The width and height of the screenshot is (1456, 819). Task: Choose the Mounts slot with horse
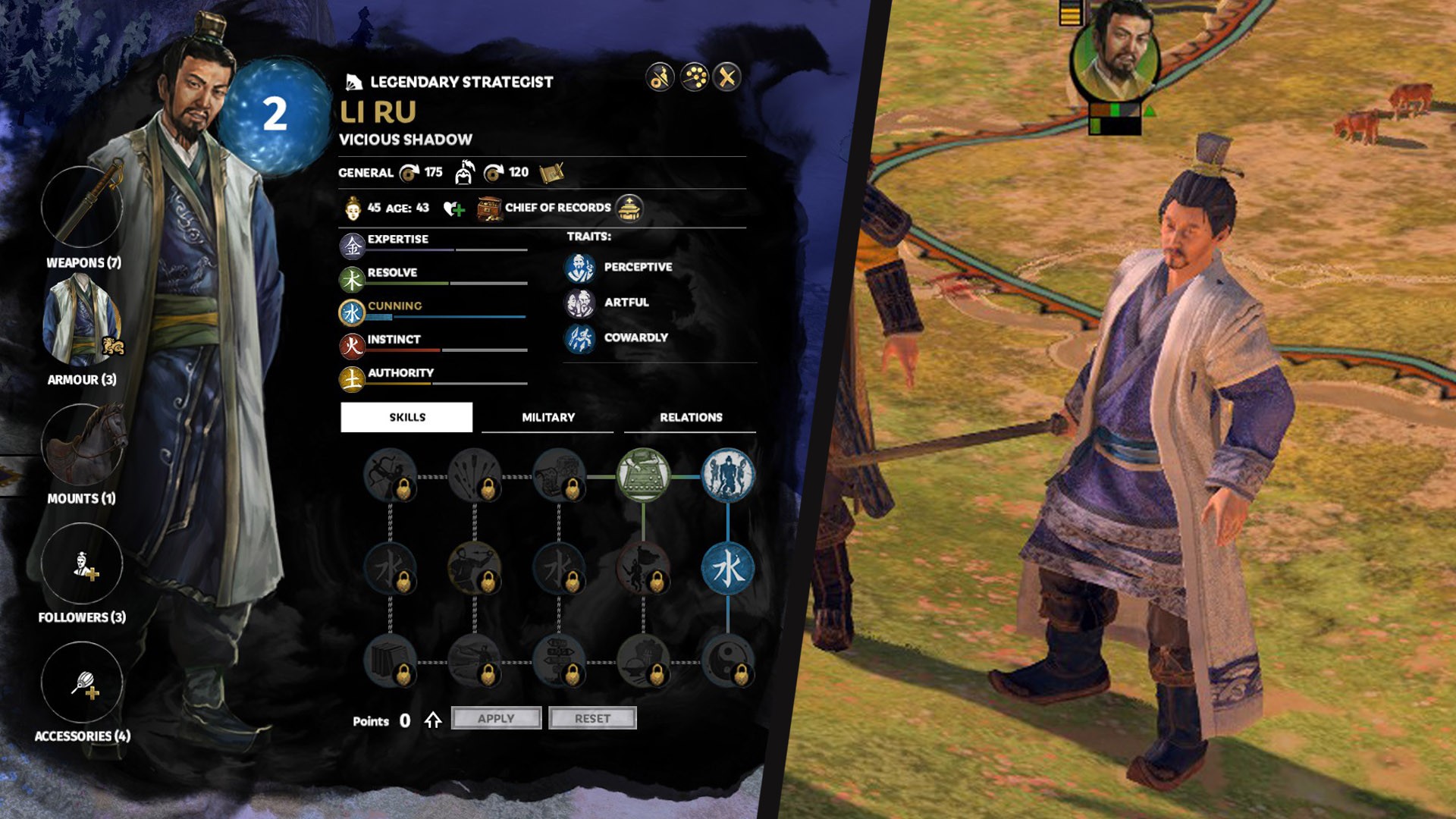click(82, 444)
